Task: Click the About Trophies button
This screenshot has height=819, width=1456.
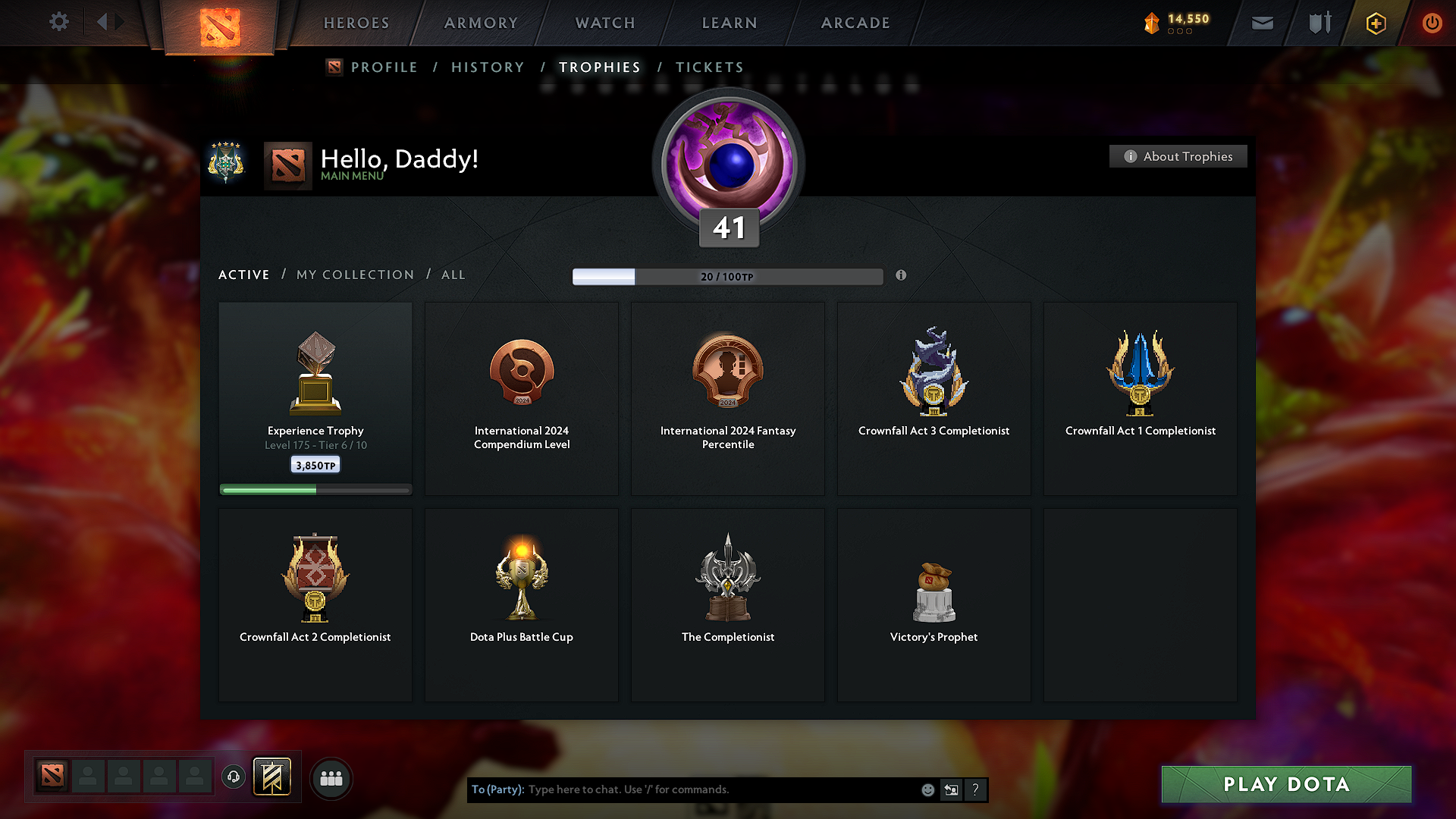Action: (1178, 156)
